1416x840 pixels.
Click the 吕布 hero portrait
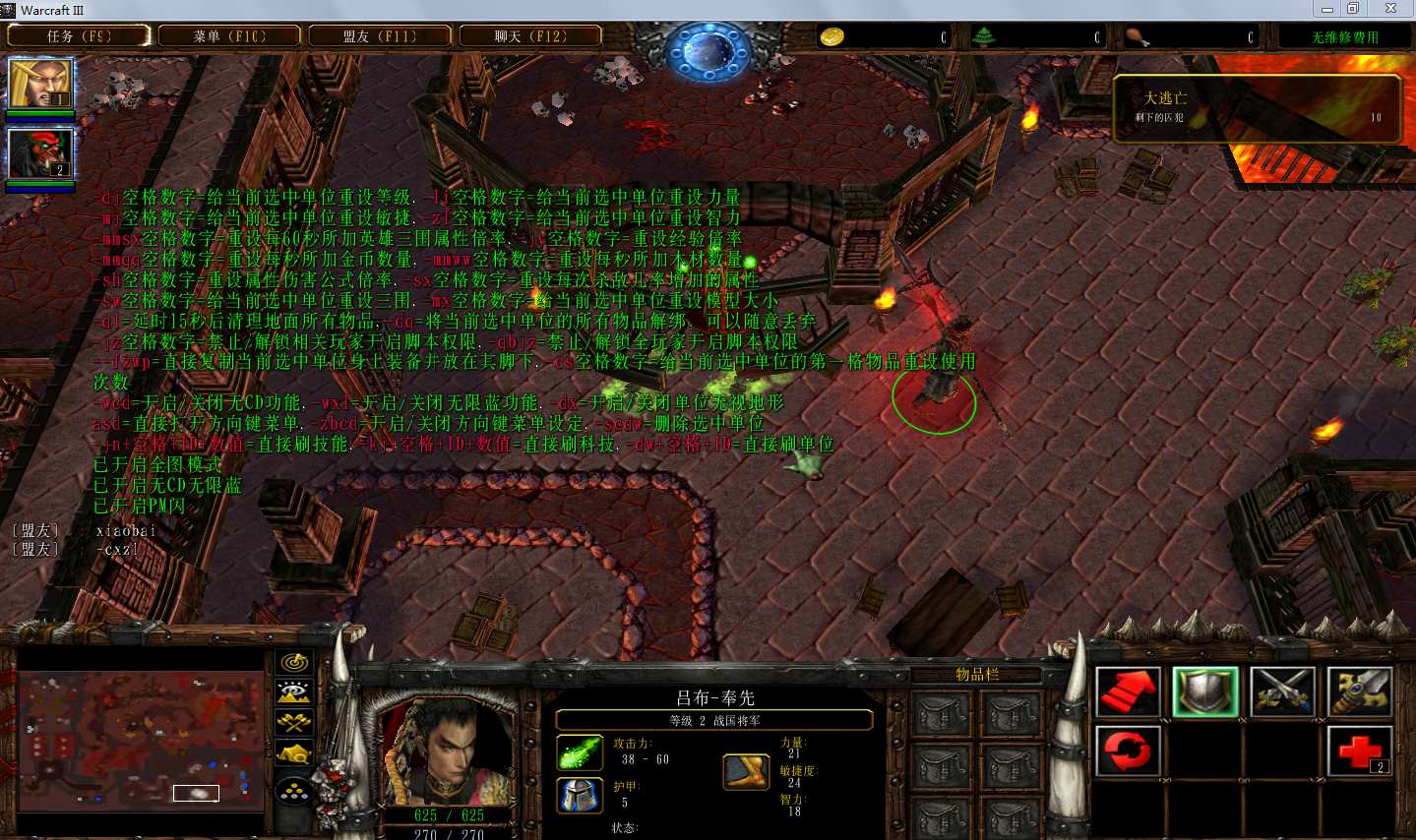448,750
